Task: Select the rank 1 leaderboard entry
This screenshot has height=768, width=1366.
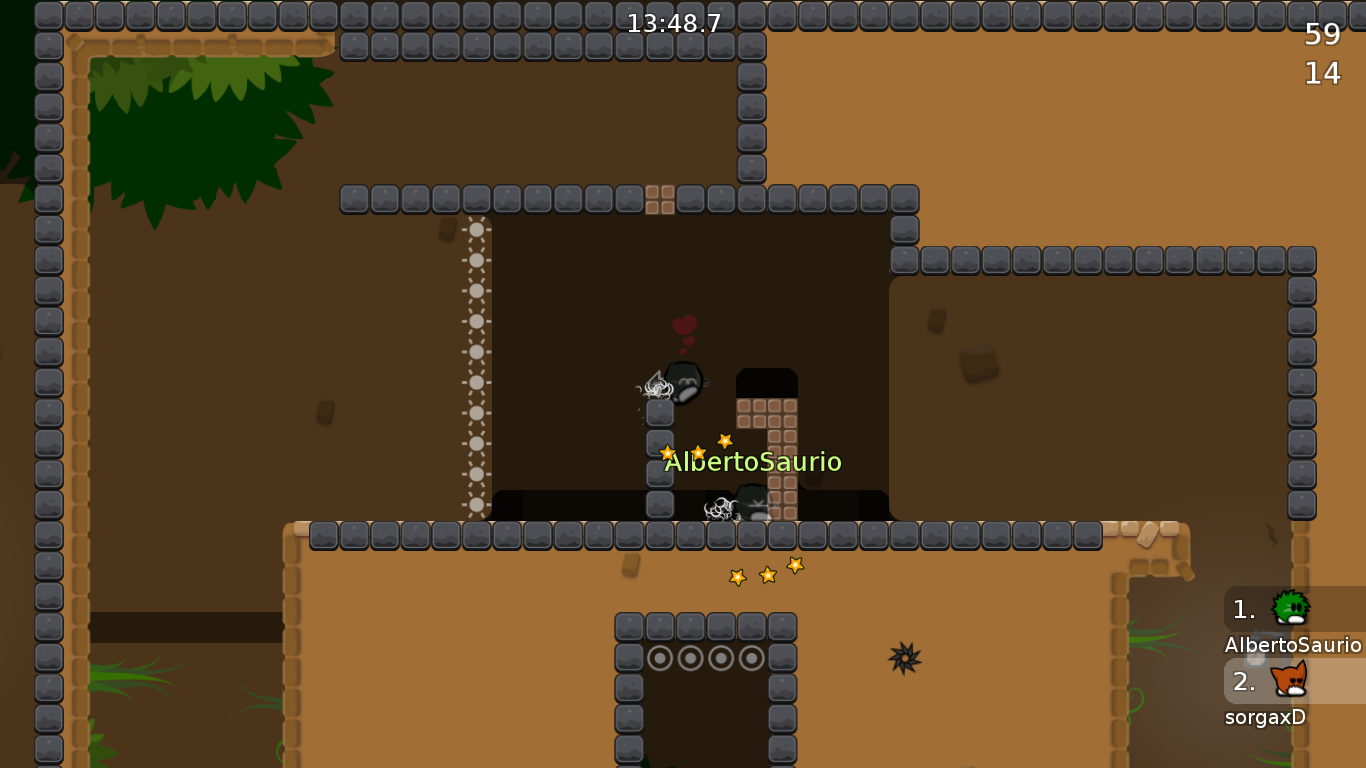Action: (1243, 610)
